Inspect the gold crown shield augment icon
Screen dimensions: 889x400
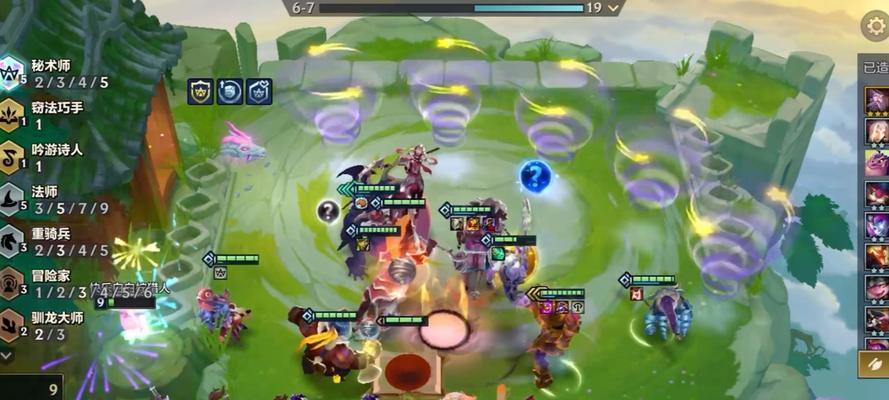point(199,91)
